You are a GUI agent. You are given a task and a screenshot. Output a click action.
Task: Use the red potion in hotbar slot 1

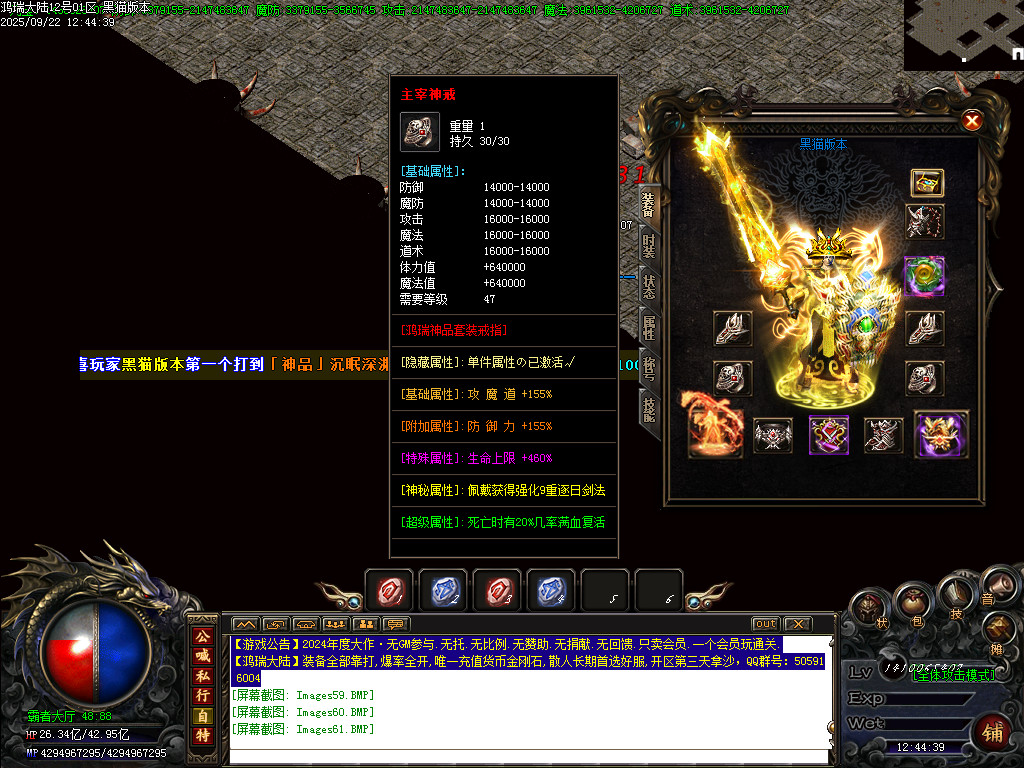click(x=389, y=591)
